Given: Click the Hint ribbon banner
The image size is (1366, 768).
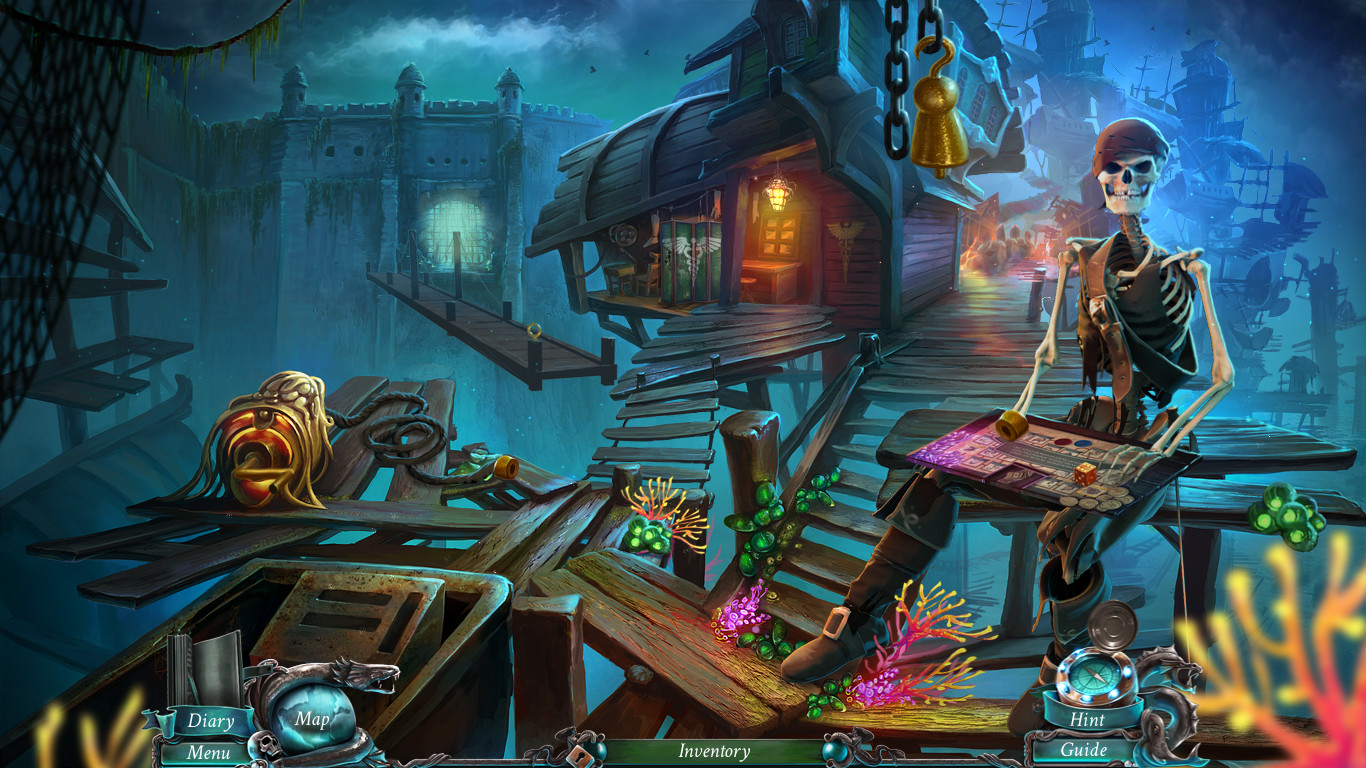Looking at the screenshot, I should coord(1088,719).
